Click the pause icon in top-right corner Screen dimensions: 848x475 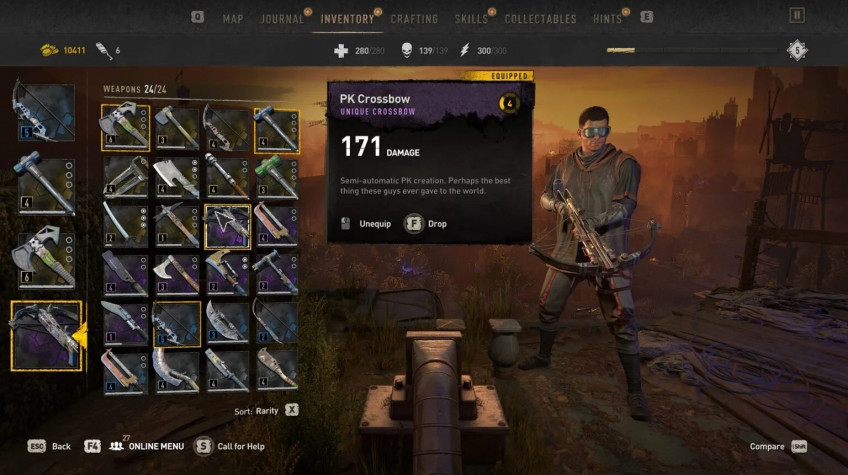797,15
